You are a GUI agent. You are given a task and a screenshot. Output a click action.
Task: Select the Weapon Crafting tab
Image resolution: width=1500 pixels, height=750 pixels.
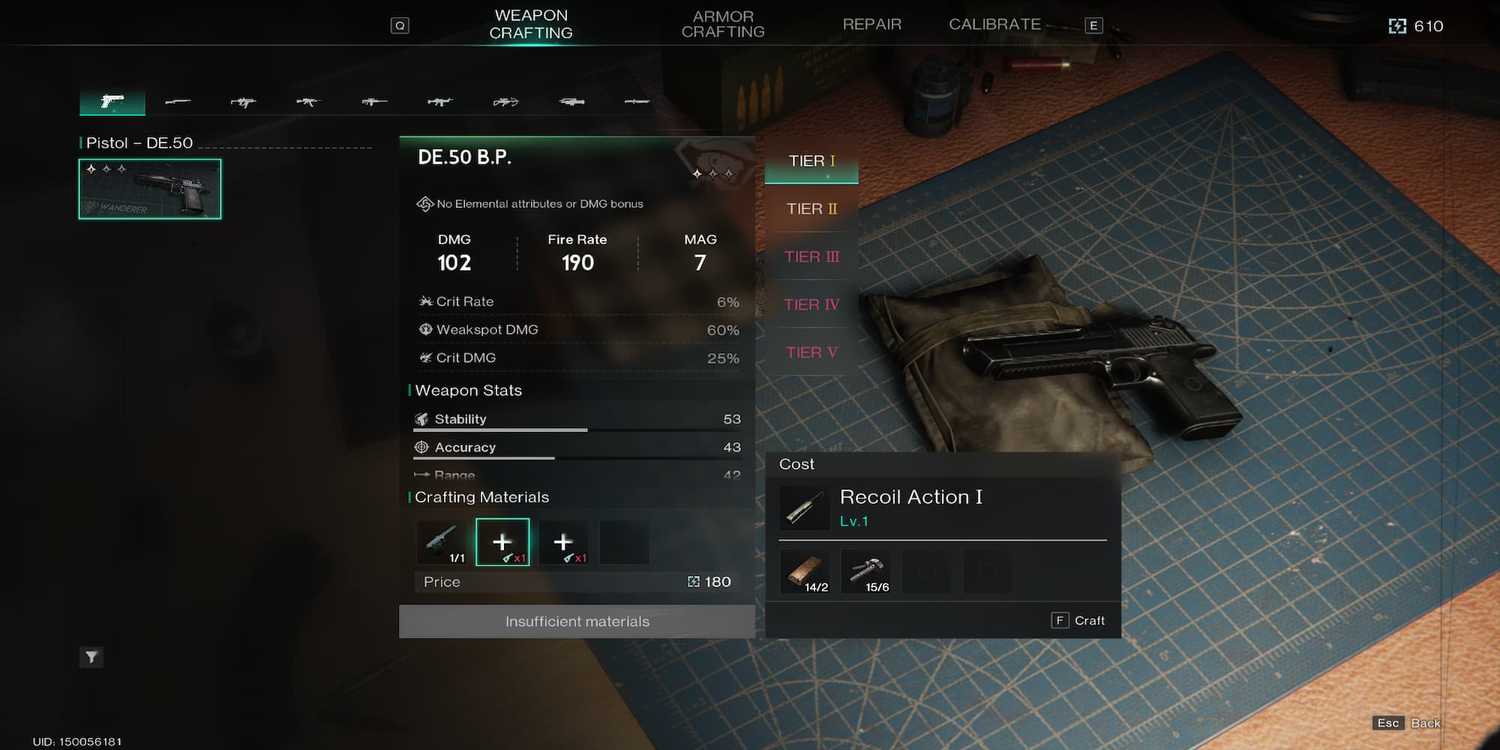pyautogui.click(x=531, y=24)
